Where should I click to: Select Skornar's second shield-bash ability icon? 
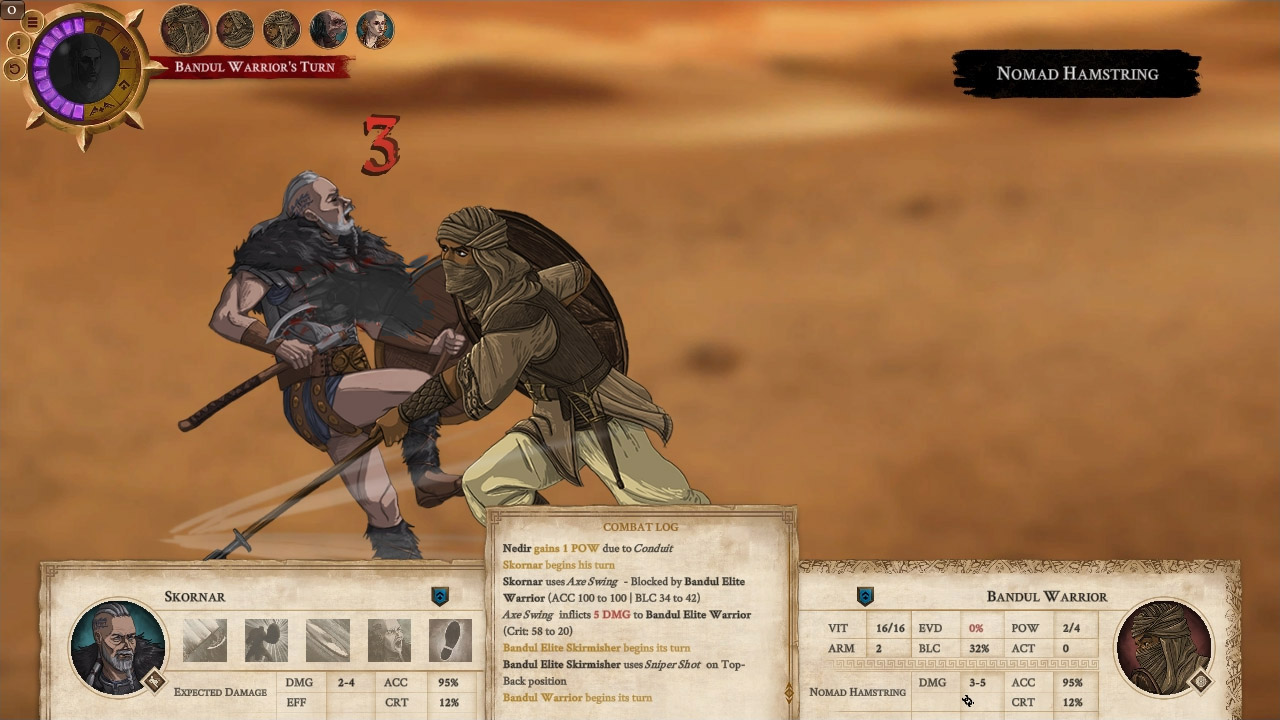click(x=267, y=640)
